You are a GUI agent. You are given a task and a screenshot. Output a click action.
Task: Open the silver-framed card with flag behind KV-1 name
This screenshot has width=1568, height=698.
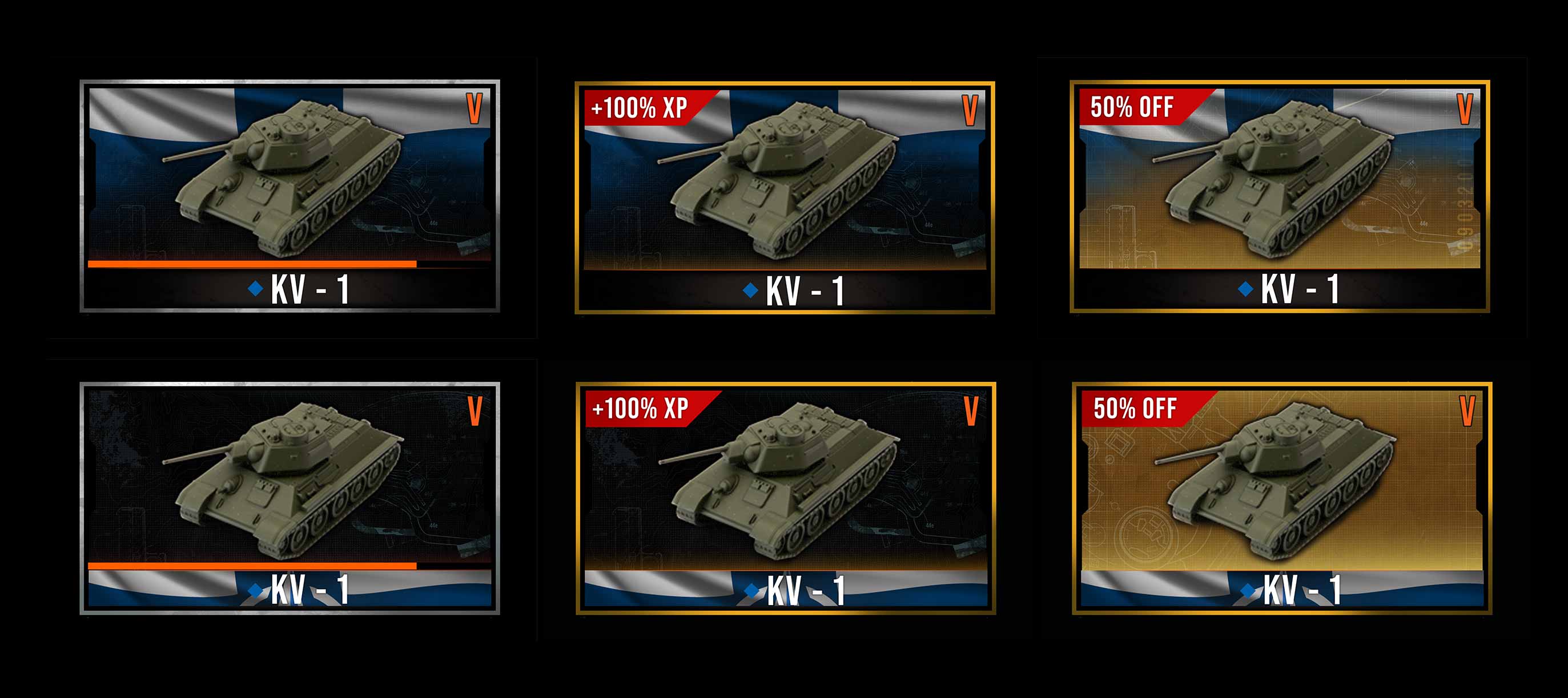coord(290,498)
